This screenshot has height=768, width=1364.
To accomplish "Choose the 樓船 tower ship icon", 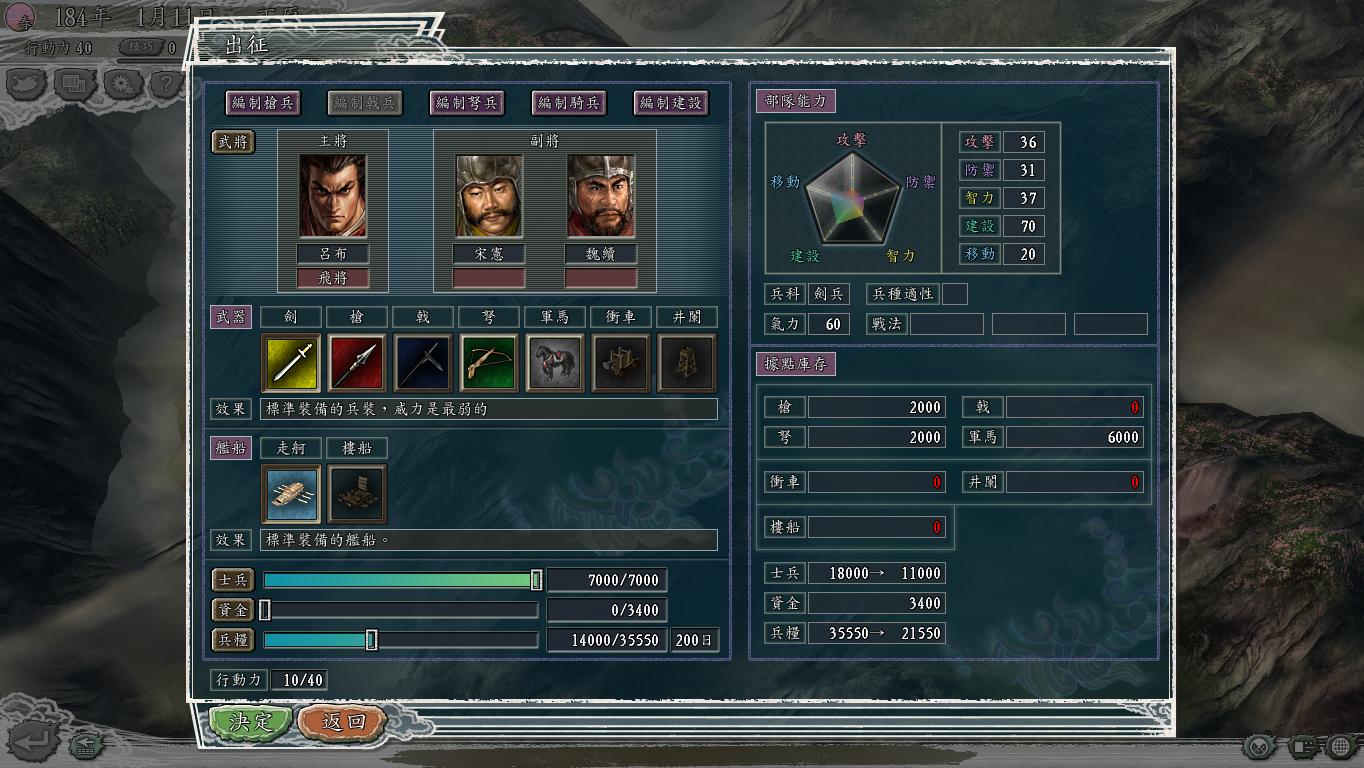I will [x=357, y=493].
